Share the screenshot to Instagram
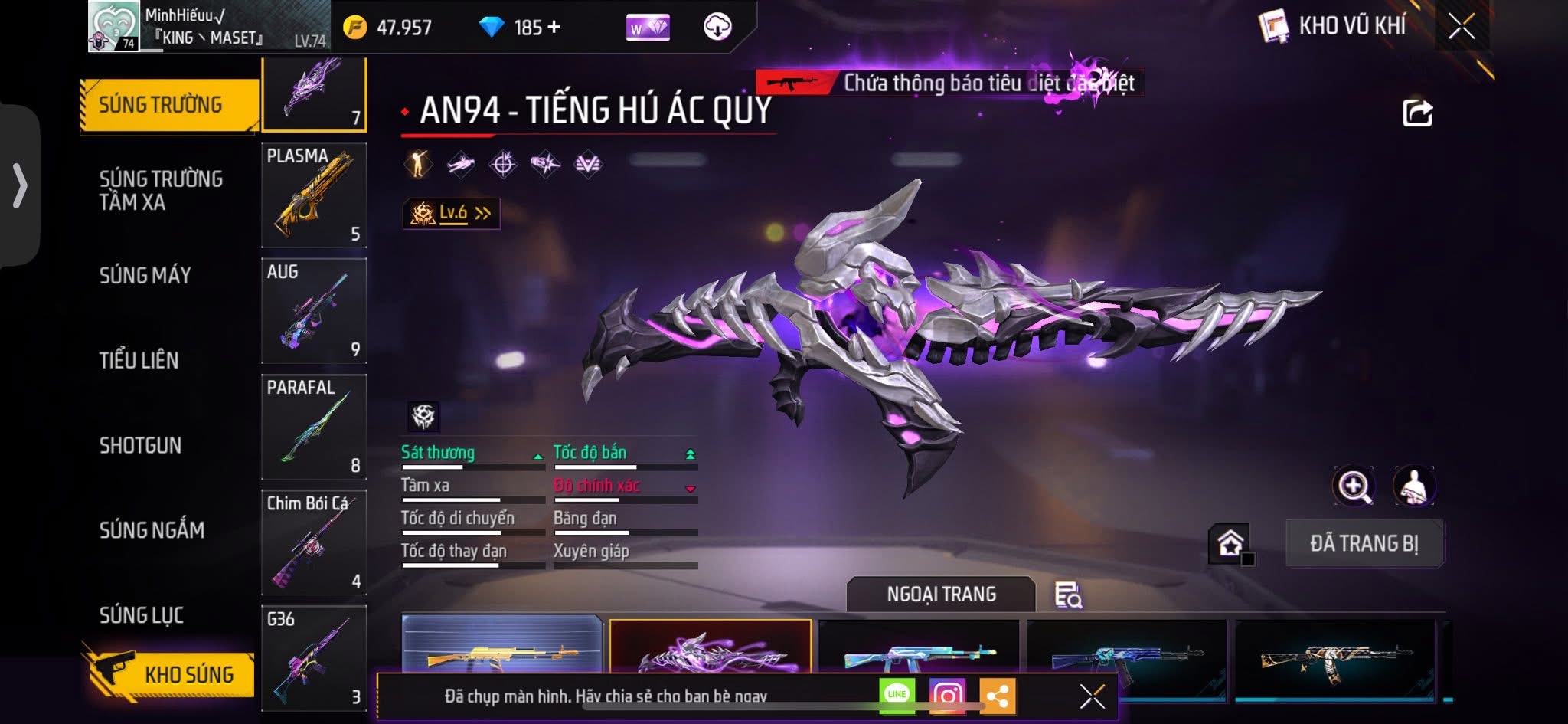The height and width of the screenshot is (724, 1568). coord(947,696)
